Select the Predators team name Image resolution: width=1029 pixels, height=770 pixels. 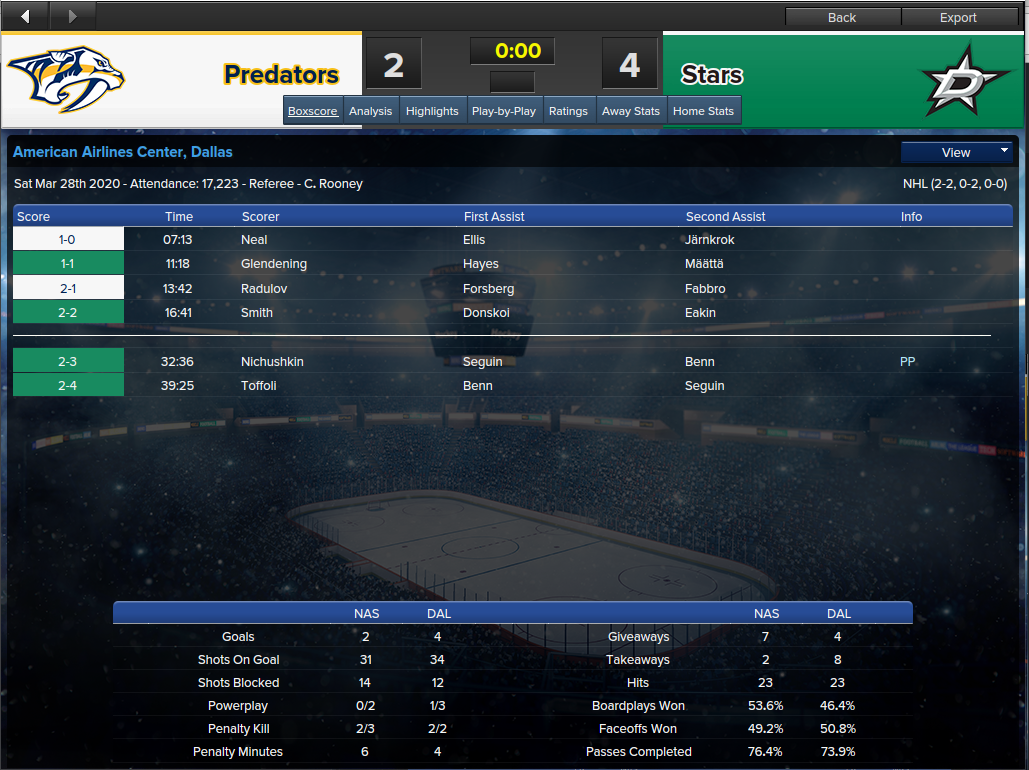coord(281,75)
